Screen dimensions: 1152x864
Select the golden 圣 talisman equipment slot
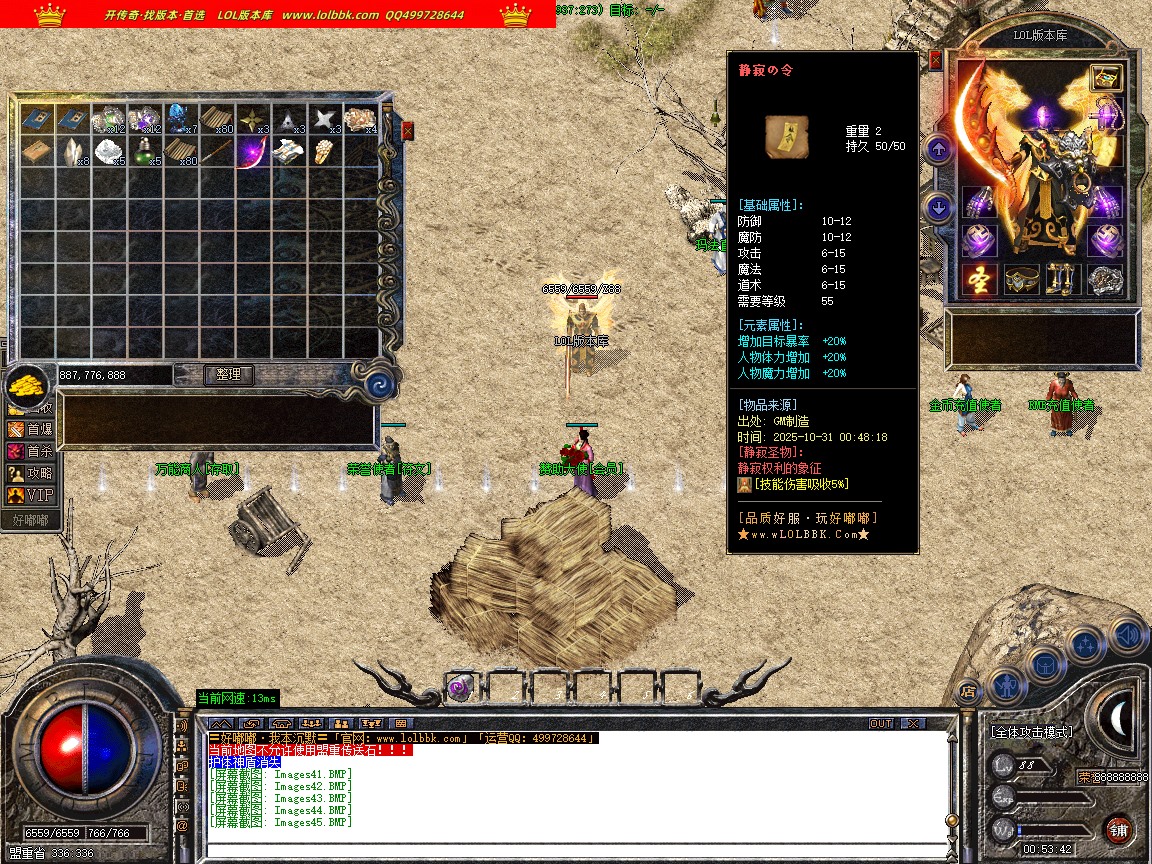[980, 280]
